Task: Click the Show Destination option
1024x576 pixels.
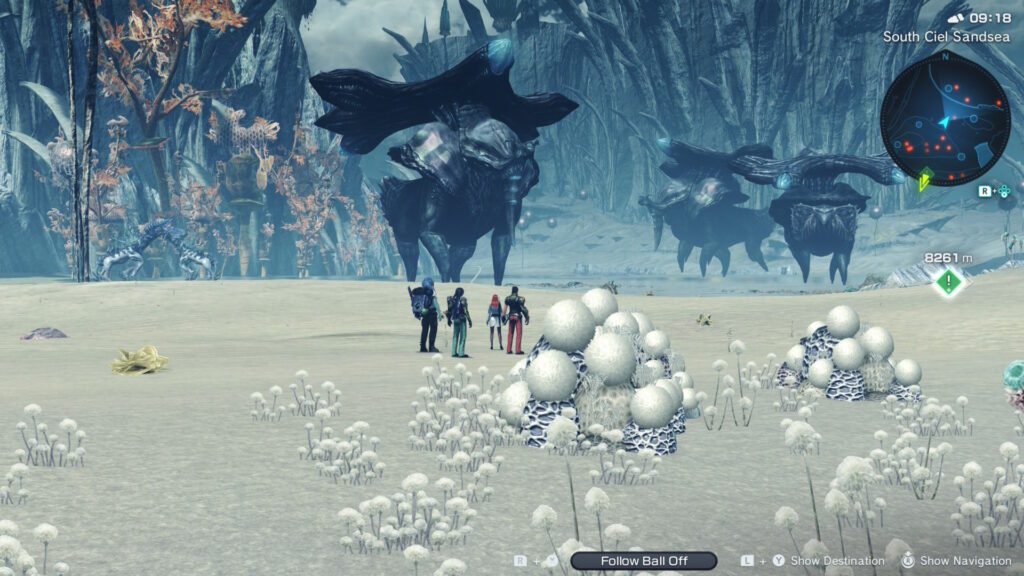Action: (x=837, y=561)
